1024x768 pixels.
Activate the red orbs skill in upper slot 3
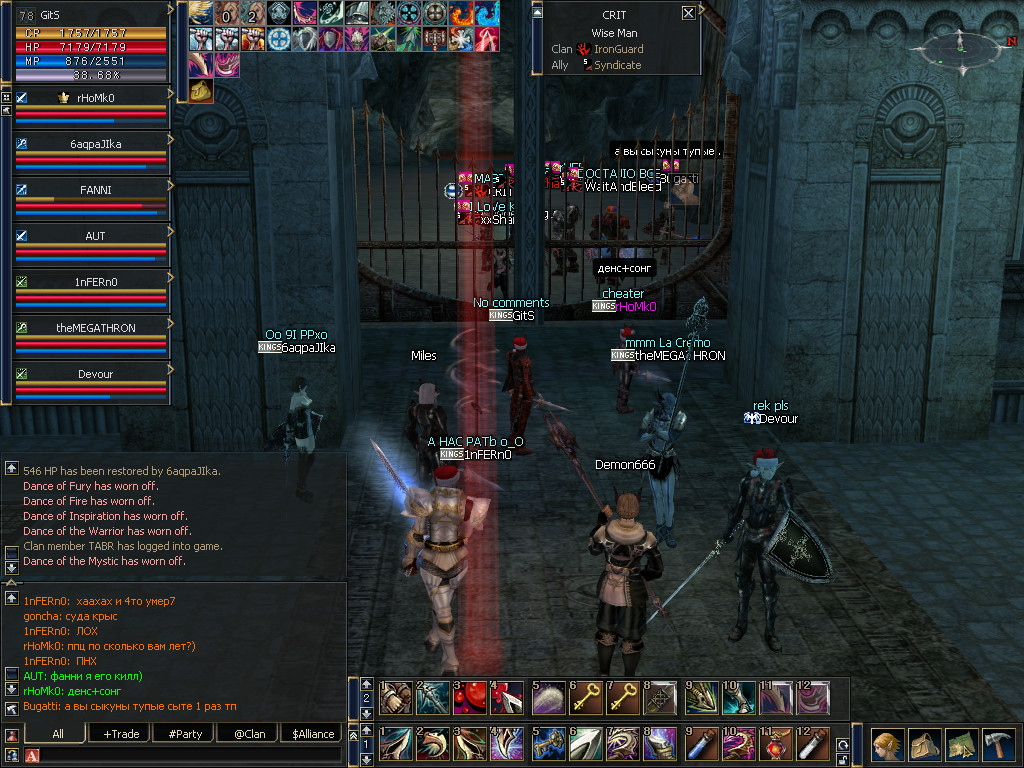pos(473,697)
